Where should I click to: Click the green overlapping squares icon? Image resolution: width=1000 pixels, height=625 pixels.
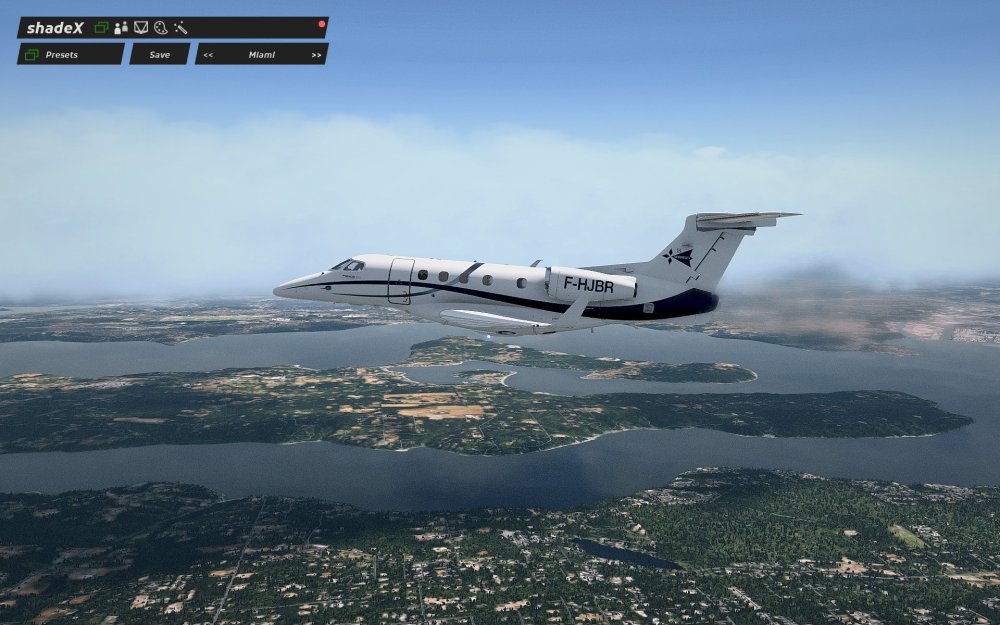tap(101, 28)
